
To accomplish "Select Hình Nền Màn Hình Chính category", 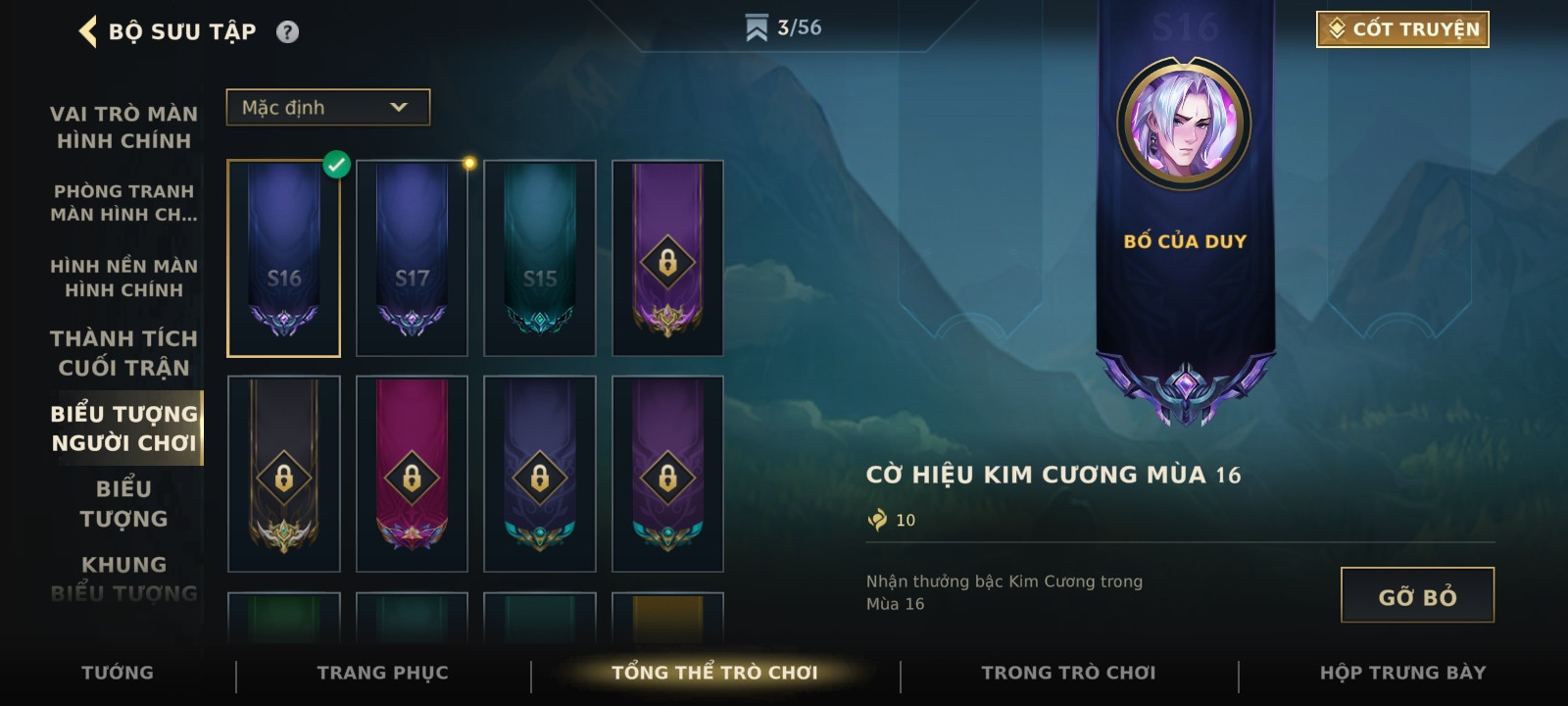I will pyautogui.click(x=124, y=277).
